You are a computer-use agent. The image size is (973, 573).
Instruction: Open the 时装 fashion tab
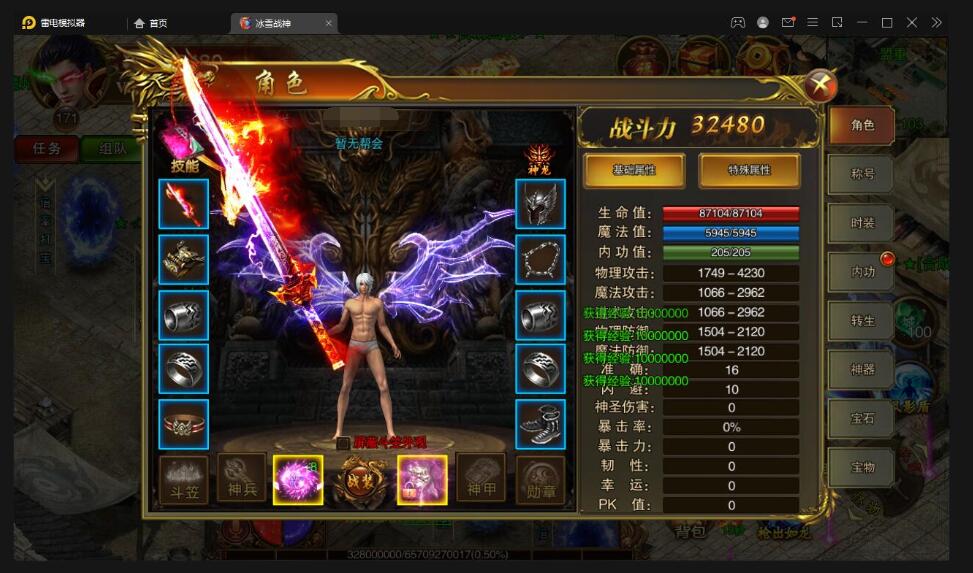[861, 223]
